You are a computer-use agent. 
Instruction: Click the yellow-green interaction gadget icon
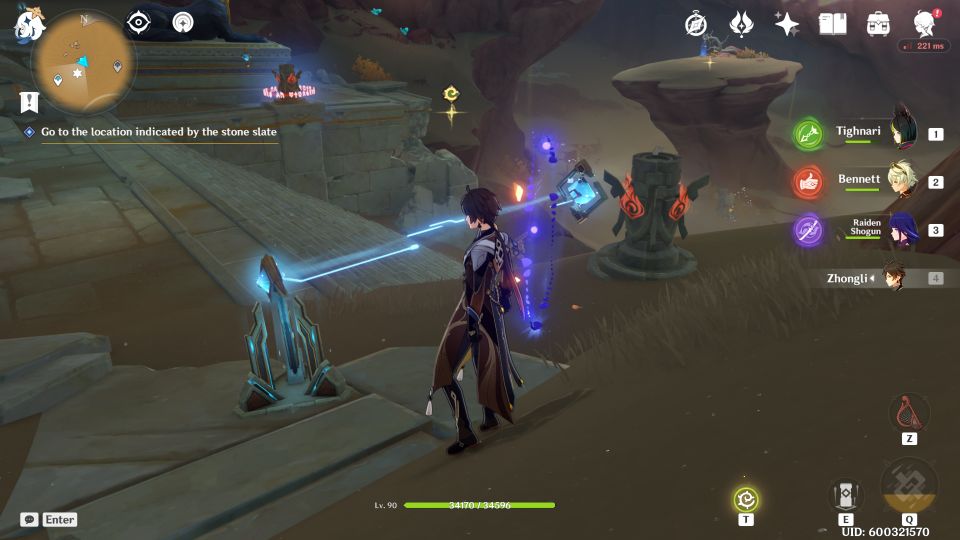click(746, 498)
